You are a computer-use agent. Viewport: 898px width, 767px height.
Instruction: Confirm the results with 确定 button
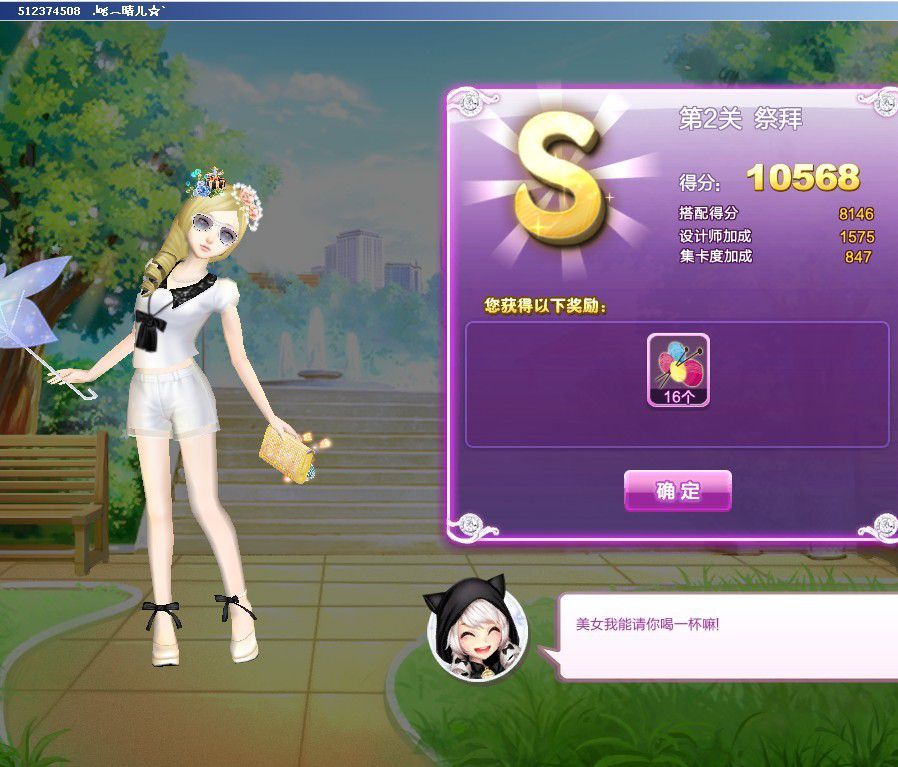[678, 491]
